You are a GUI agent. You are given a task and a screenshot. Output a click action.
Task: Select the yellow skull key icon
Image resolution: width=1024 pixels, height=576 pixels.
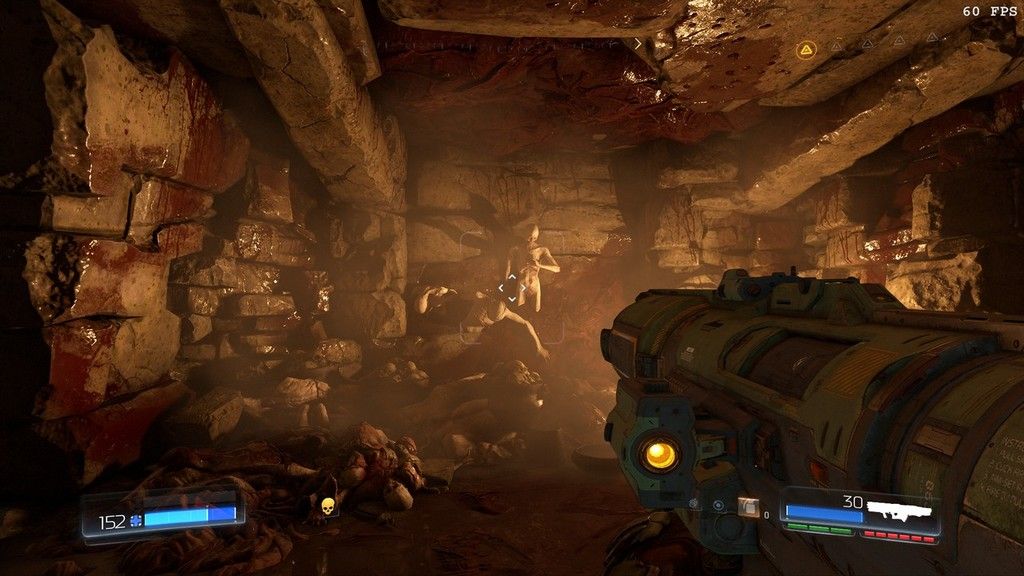click(x=324, y=508)
